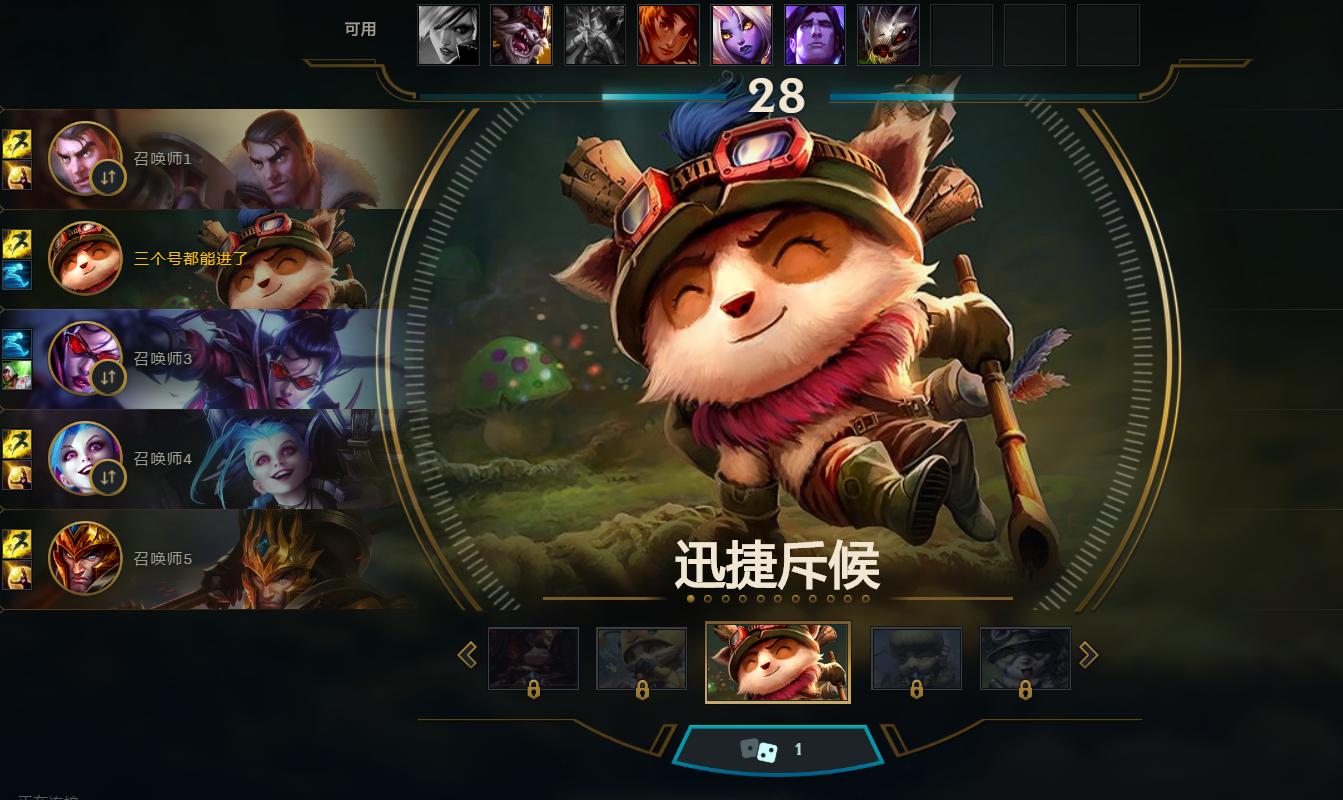
Task: Select Soraka on the champion bench
Action: (741, 34)
